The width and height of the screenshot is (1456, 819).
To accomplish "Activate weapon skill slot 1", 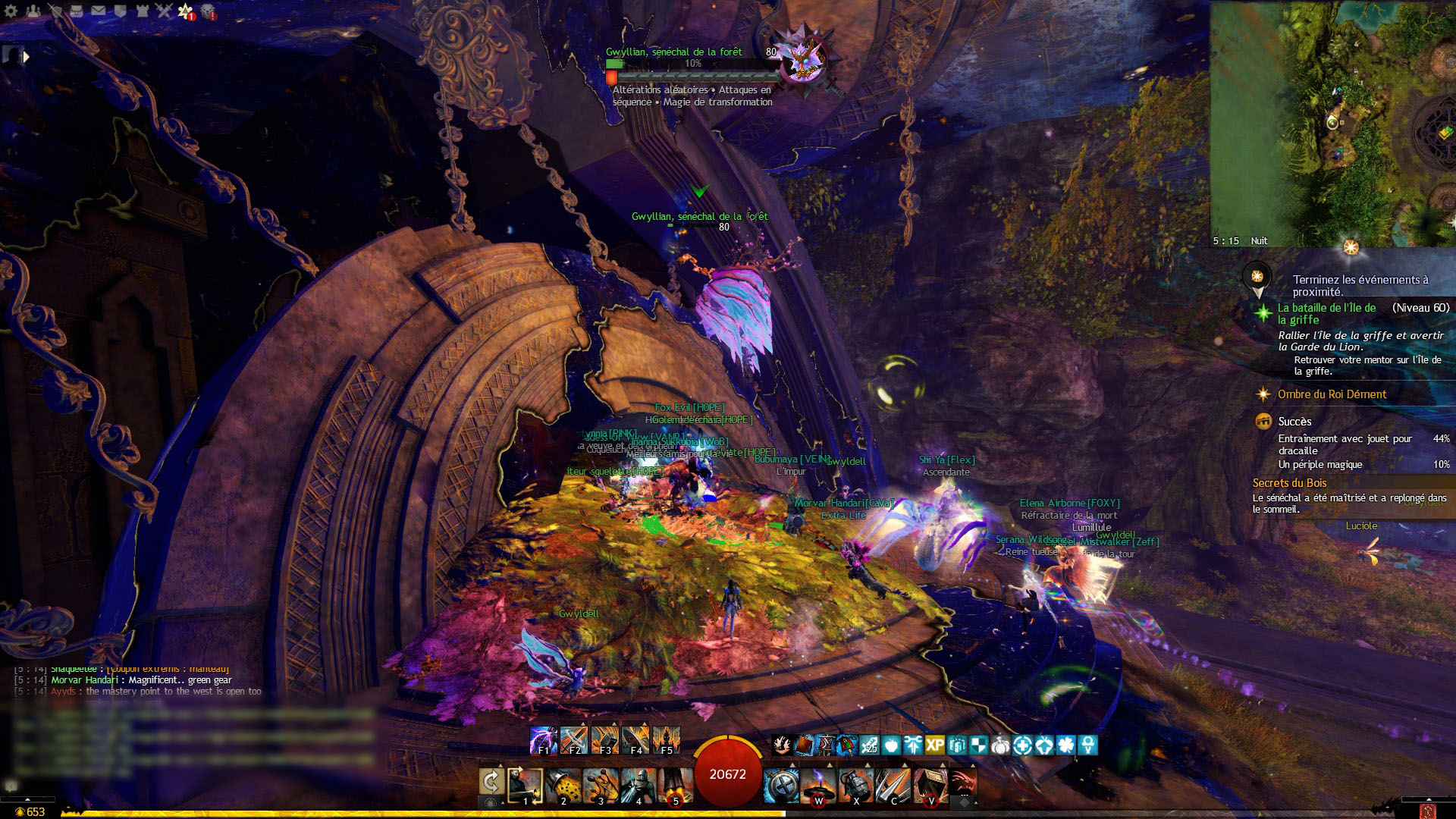I will pyautogui.click(x=526, y=786).
